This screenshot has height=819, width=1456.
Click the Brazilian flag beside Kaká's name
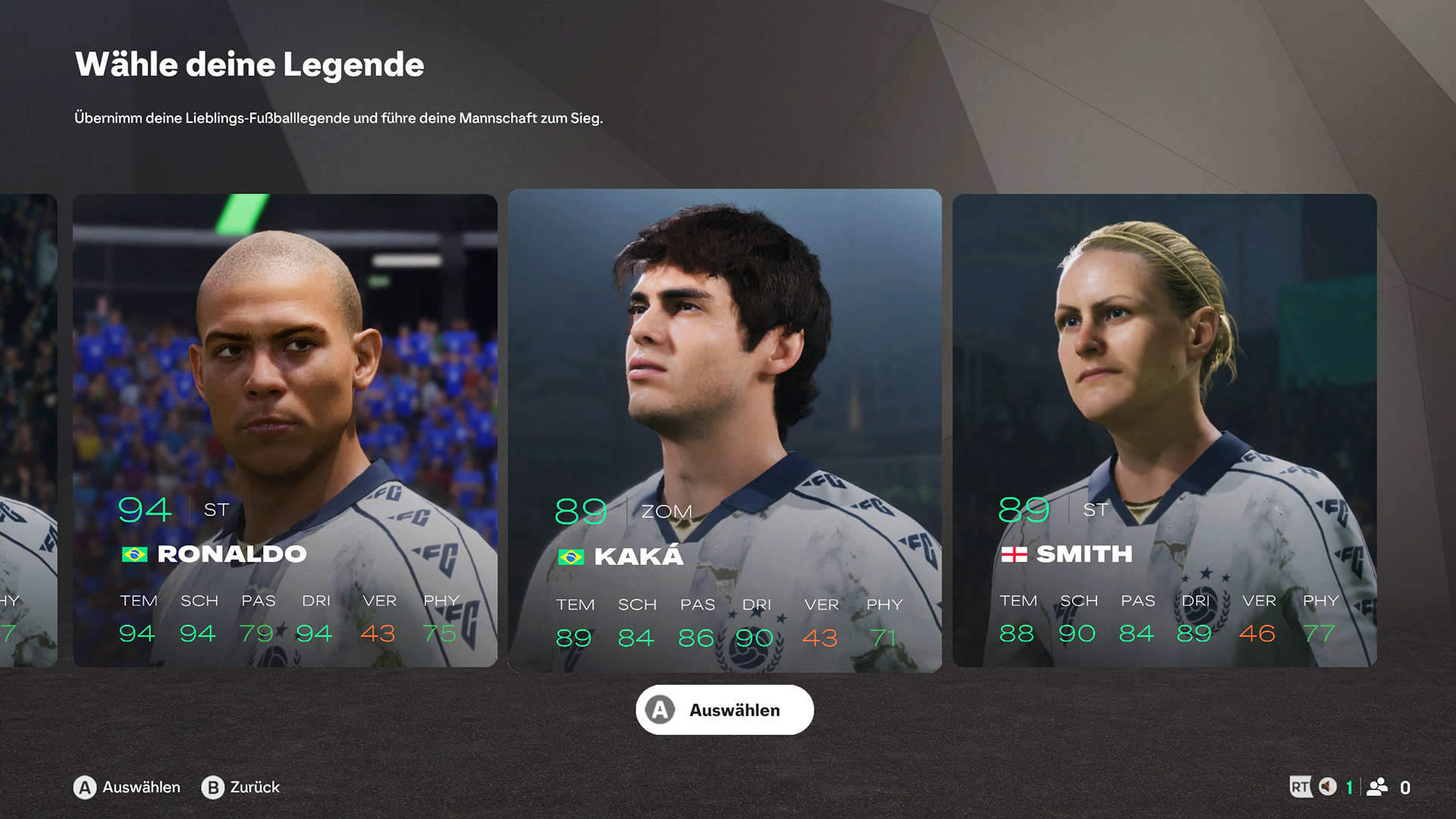tap(570, 556)
